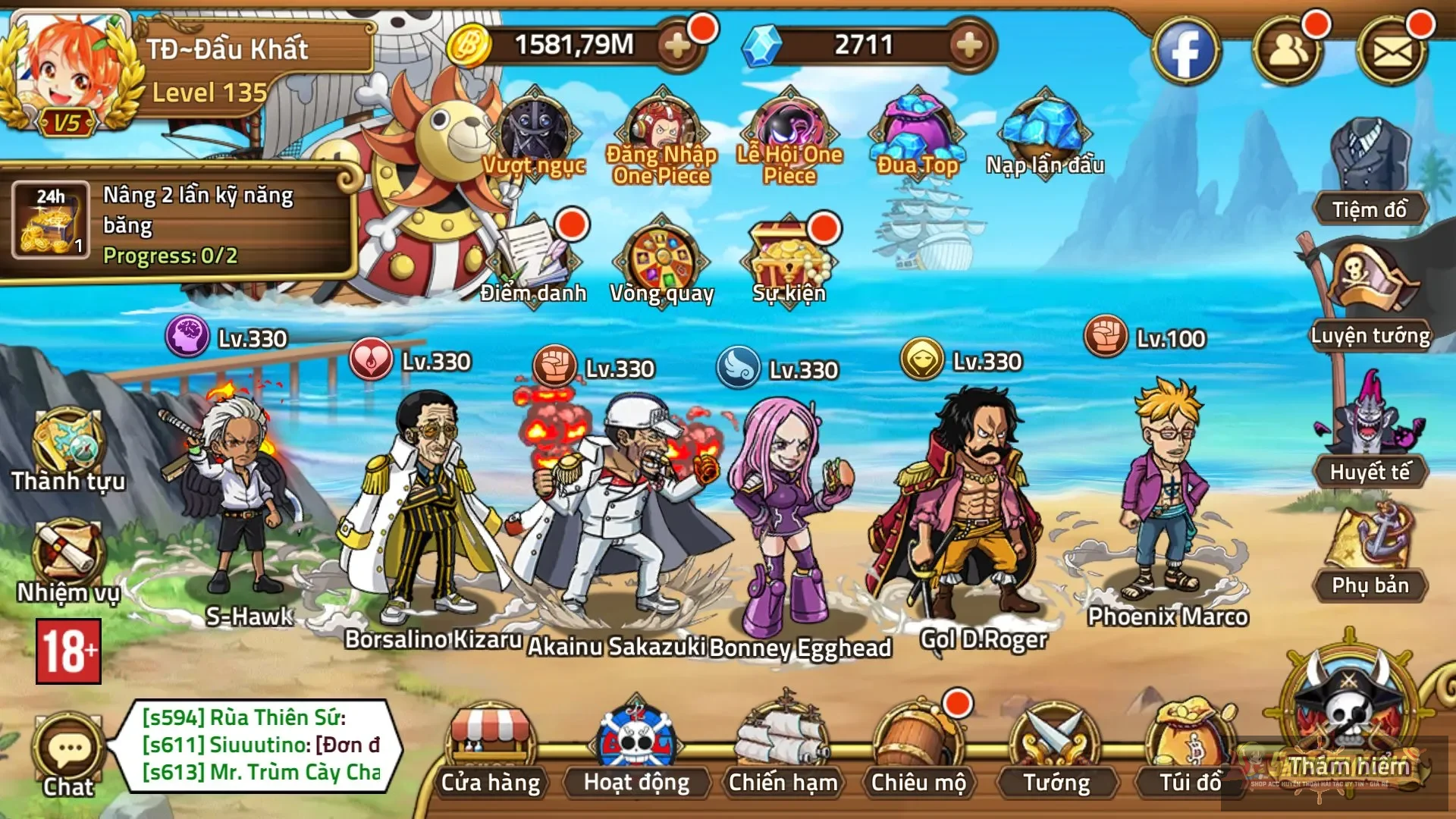Open the Tướng heroes menu
The height and width of the screenshot is (819, 1456).
[1056, 747]
